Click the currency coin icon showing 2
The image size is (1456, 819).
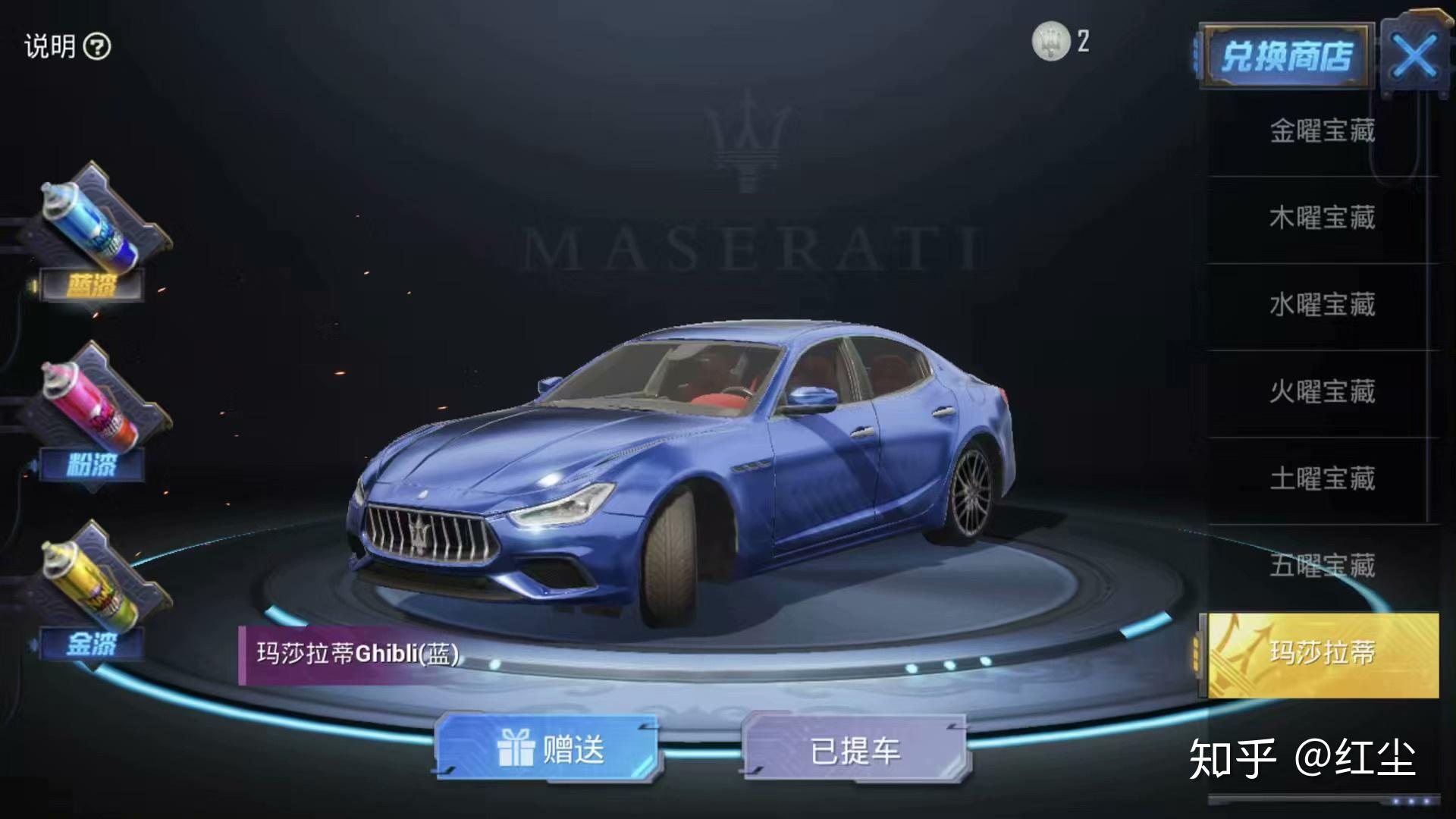click(1050, 42)
